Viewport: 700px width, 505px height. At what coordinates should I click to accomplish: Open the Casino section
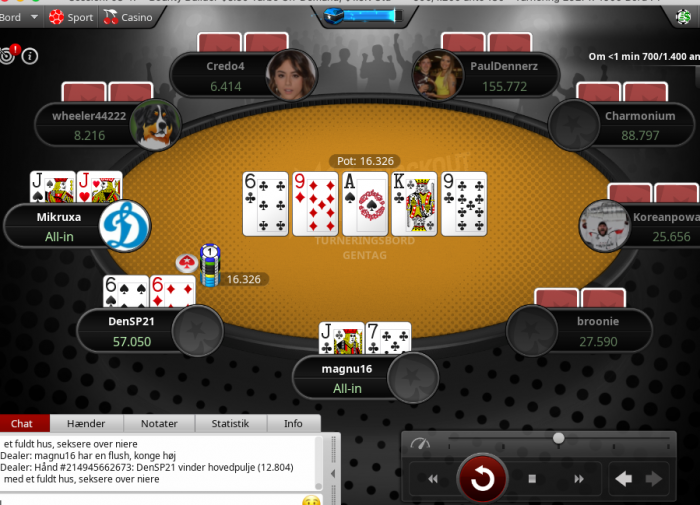tap(129, 17)
